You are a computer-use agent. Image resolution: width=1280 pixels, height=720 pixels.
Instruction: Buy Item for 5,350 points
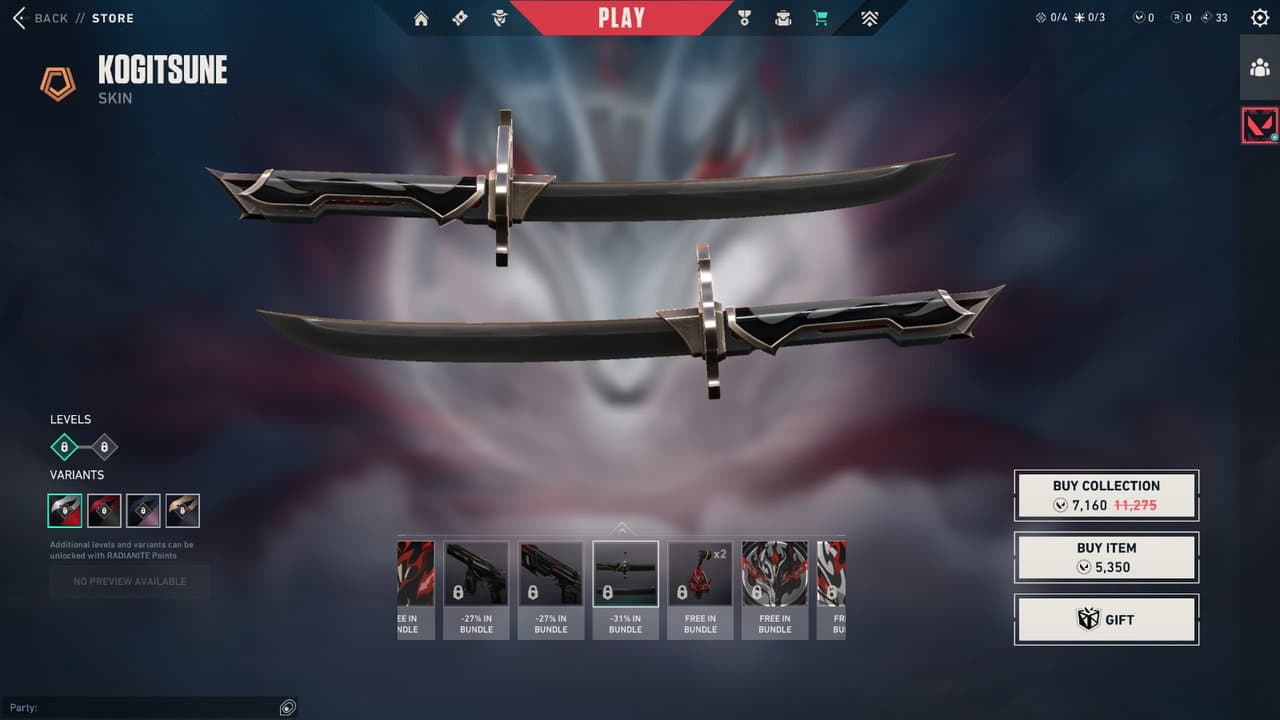click(1106, 557)
